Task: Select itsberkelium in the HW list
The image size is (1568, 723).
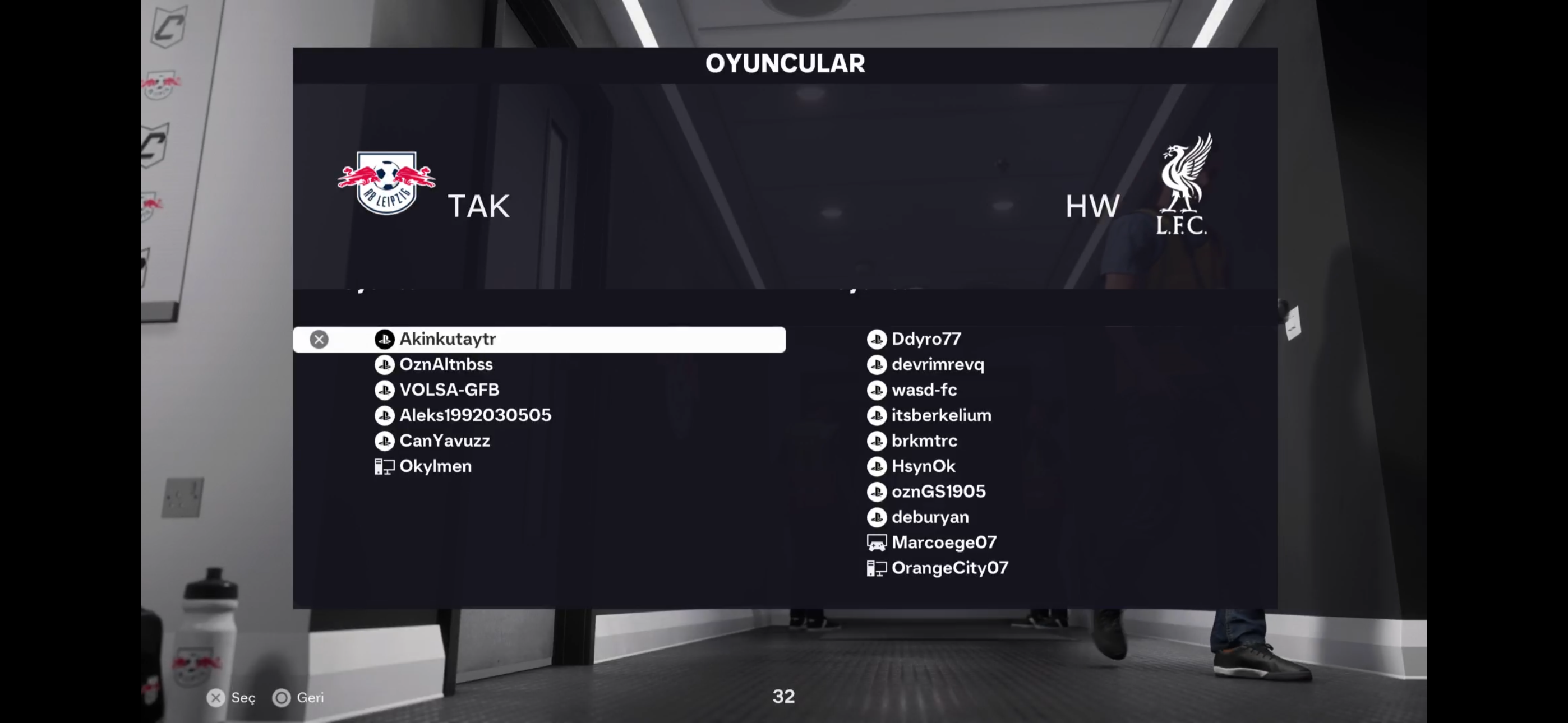Action: point(941,415)
